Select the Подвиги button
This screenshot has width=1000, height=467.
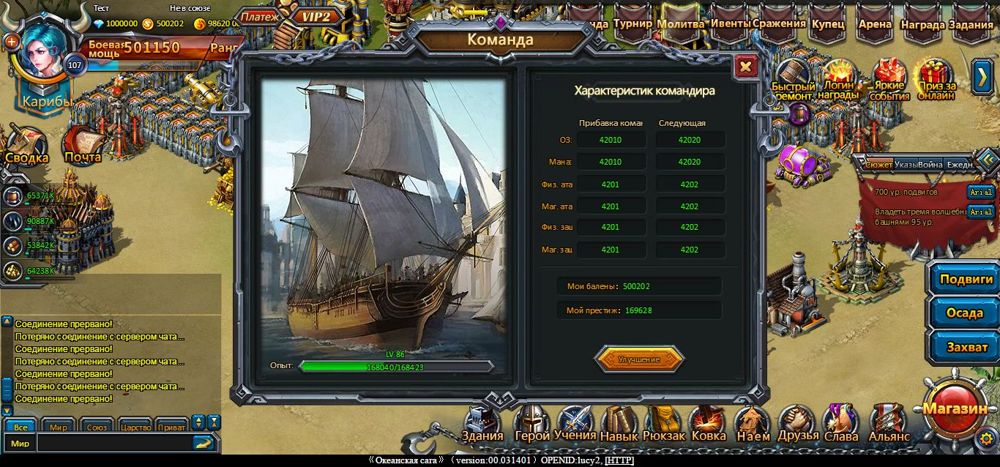click(x=964, y=279)
